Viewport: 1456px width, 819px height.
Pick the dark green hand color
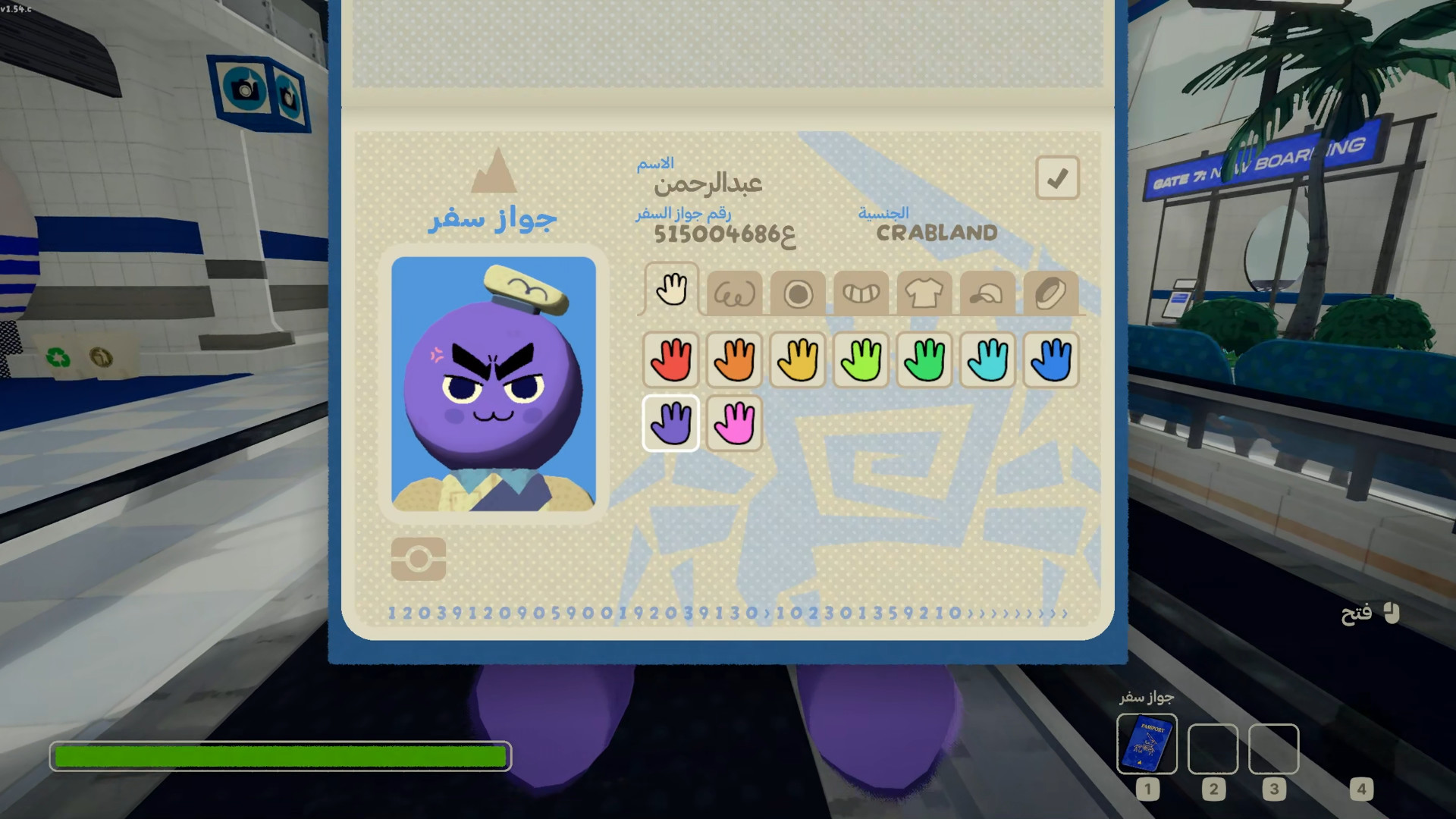924,359
